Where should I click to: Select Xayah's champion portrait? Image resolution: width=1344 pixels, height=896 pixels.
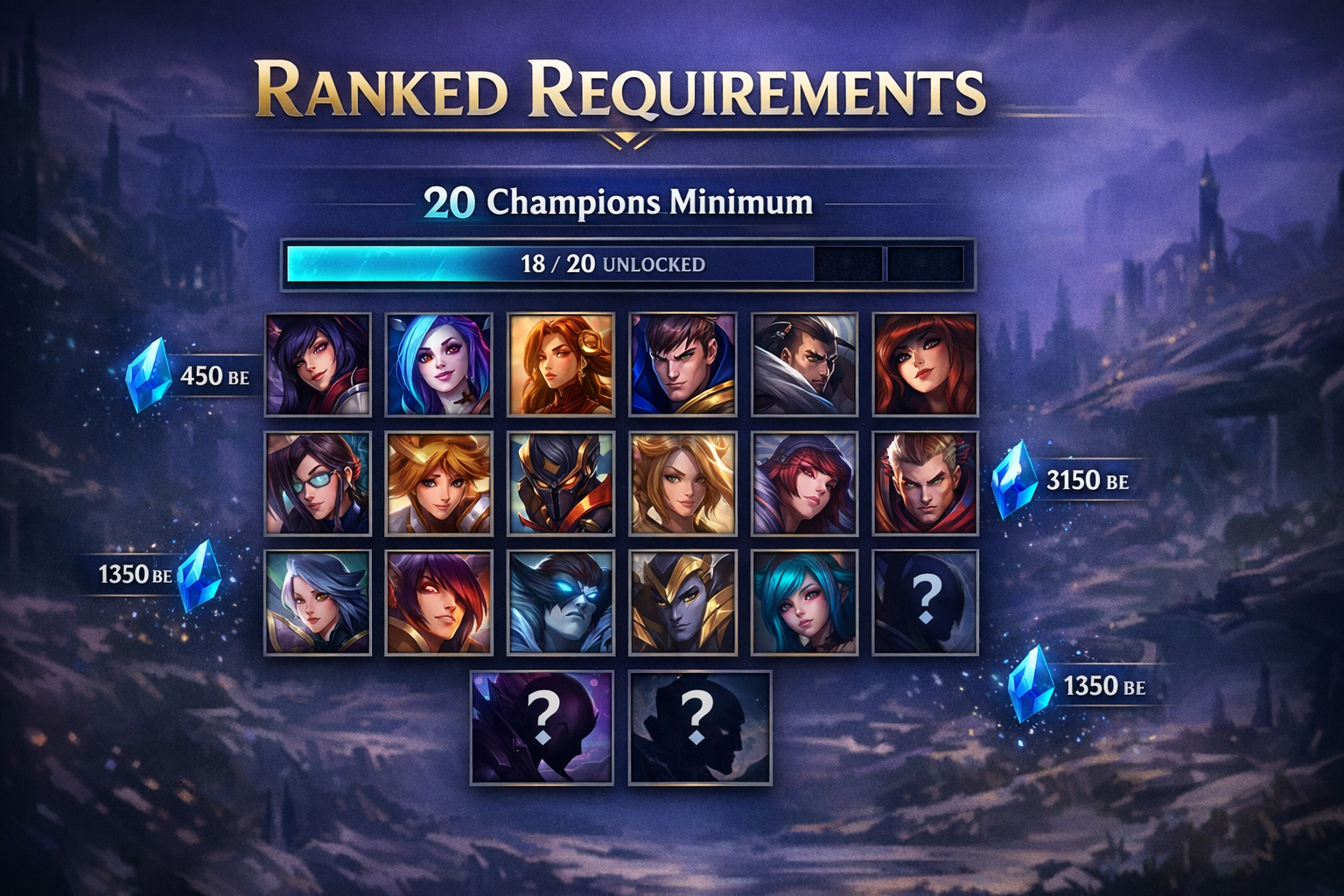pyautogui.click(x=442, y=602)
